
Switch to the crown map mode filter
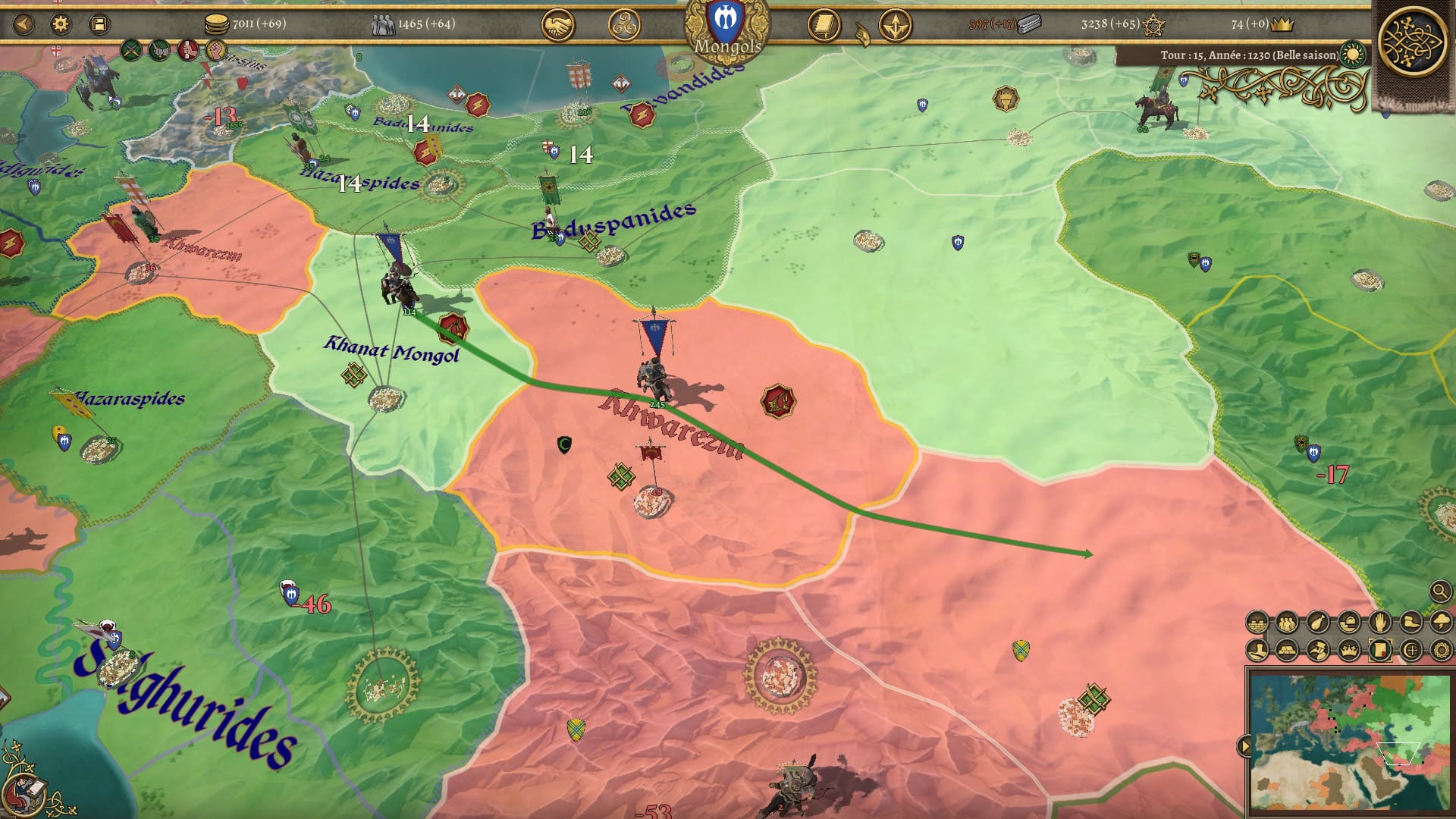coord(1349,650)
